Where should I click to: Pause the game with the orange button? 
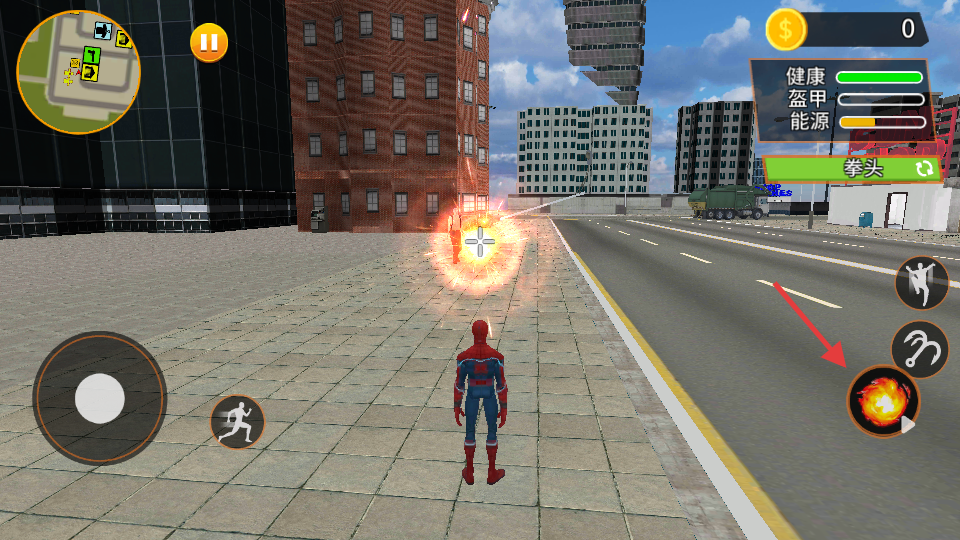209,43
